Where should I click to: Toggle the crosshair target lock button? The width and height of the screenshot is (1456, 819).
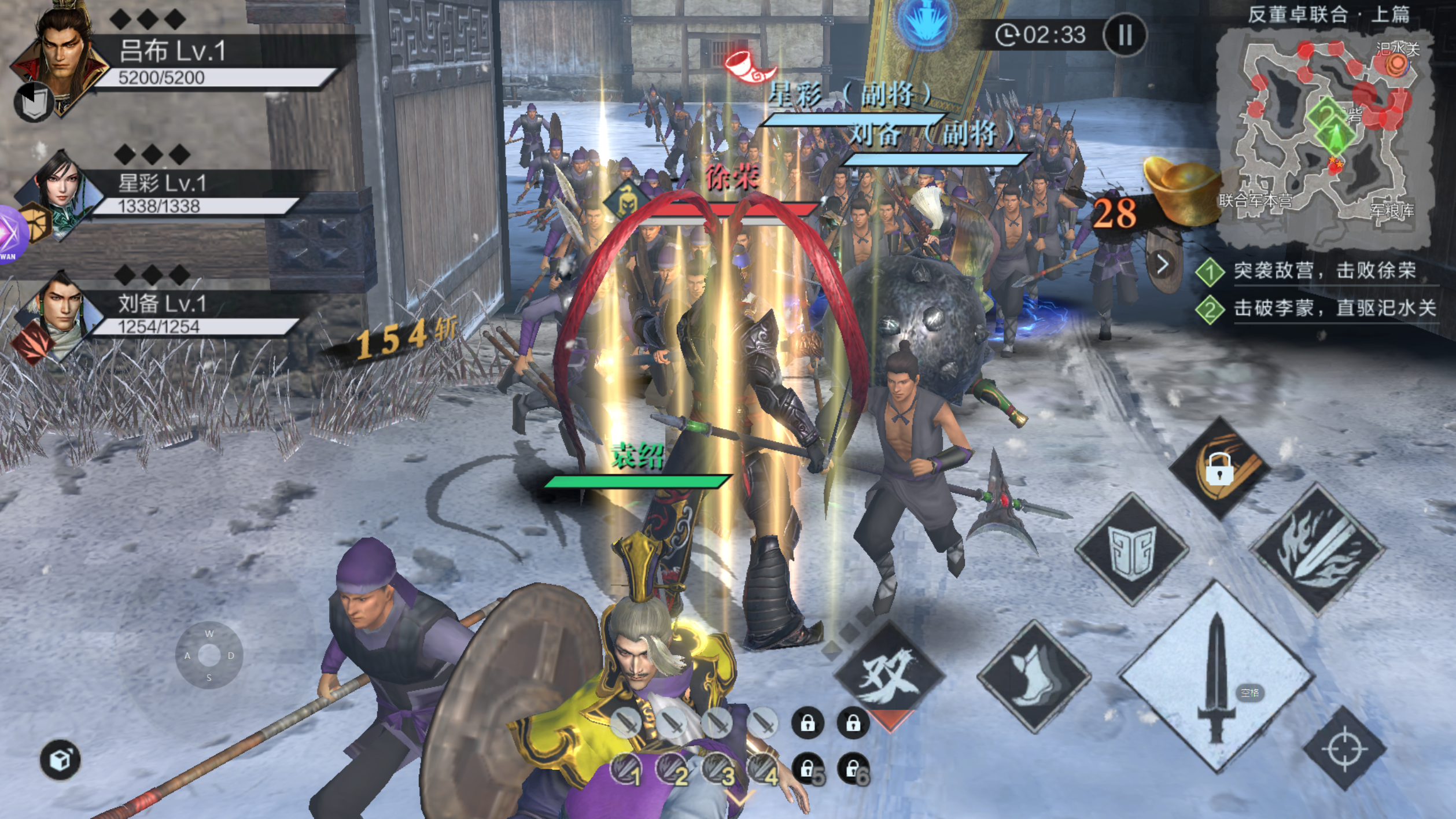tap(1344, 750)
